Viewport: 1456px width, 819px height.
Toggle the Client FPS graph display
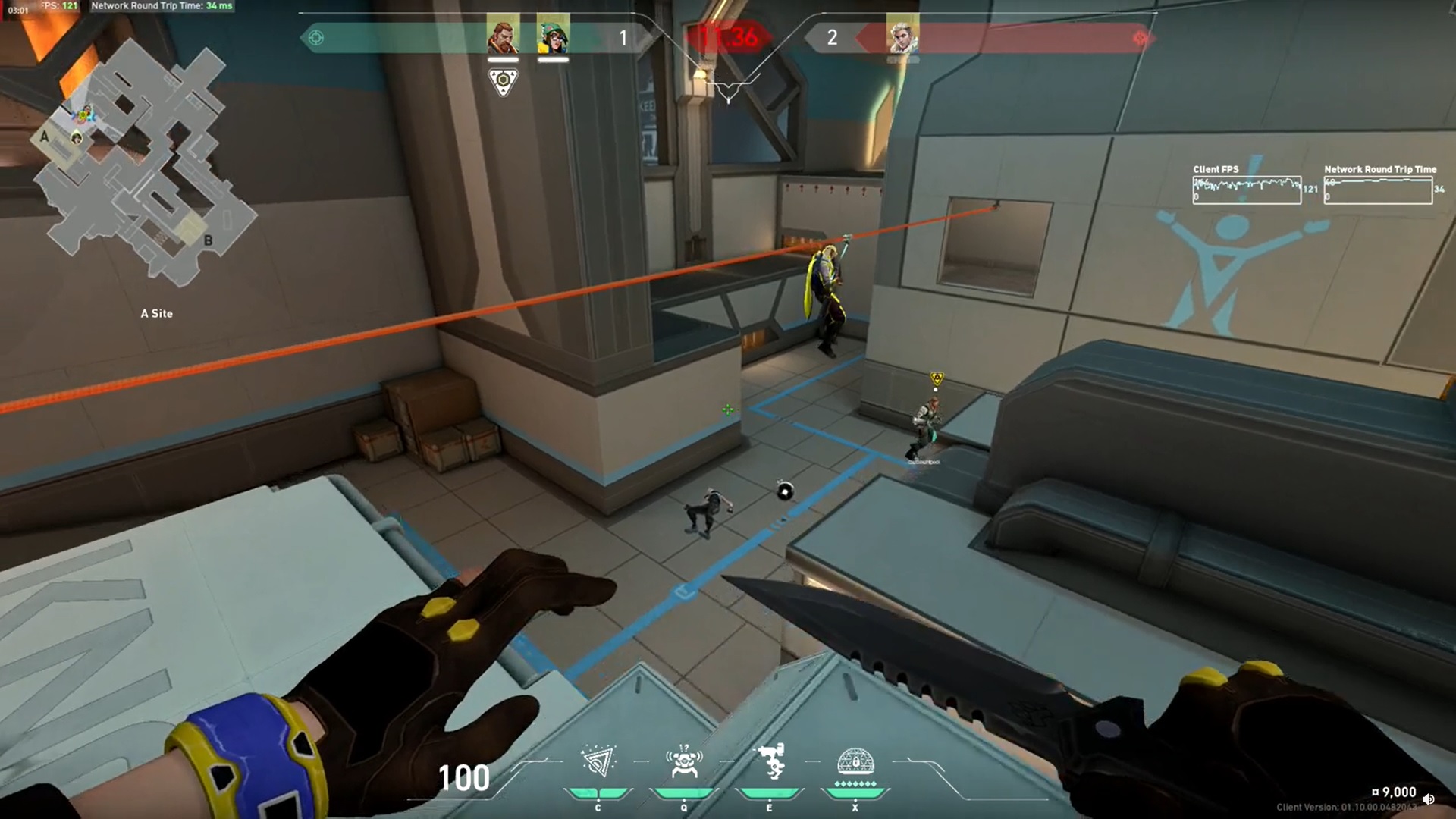click(x=1246, y=190)
